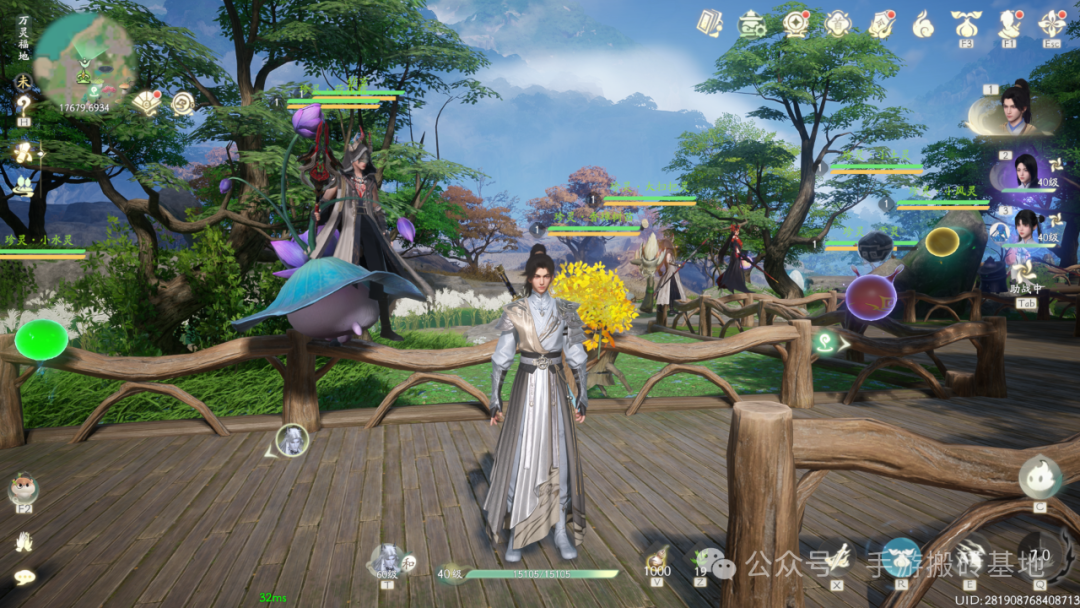Open the pavilion with gear icon
Screen dimensions: 1080x608
752,23
